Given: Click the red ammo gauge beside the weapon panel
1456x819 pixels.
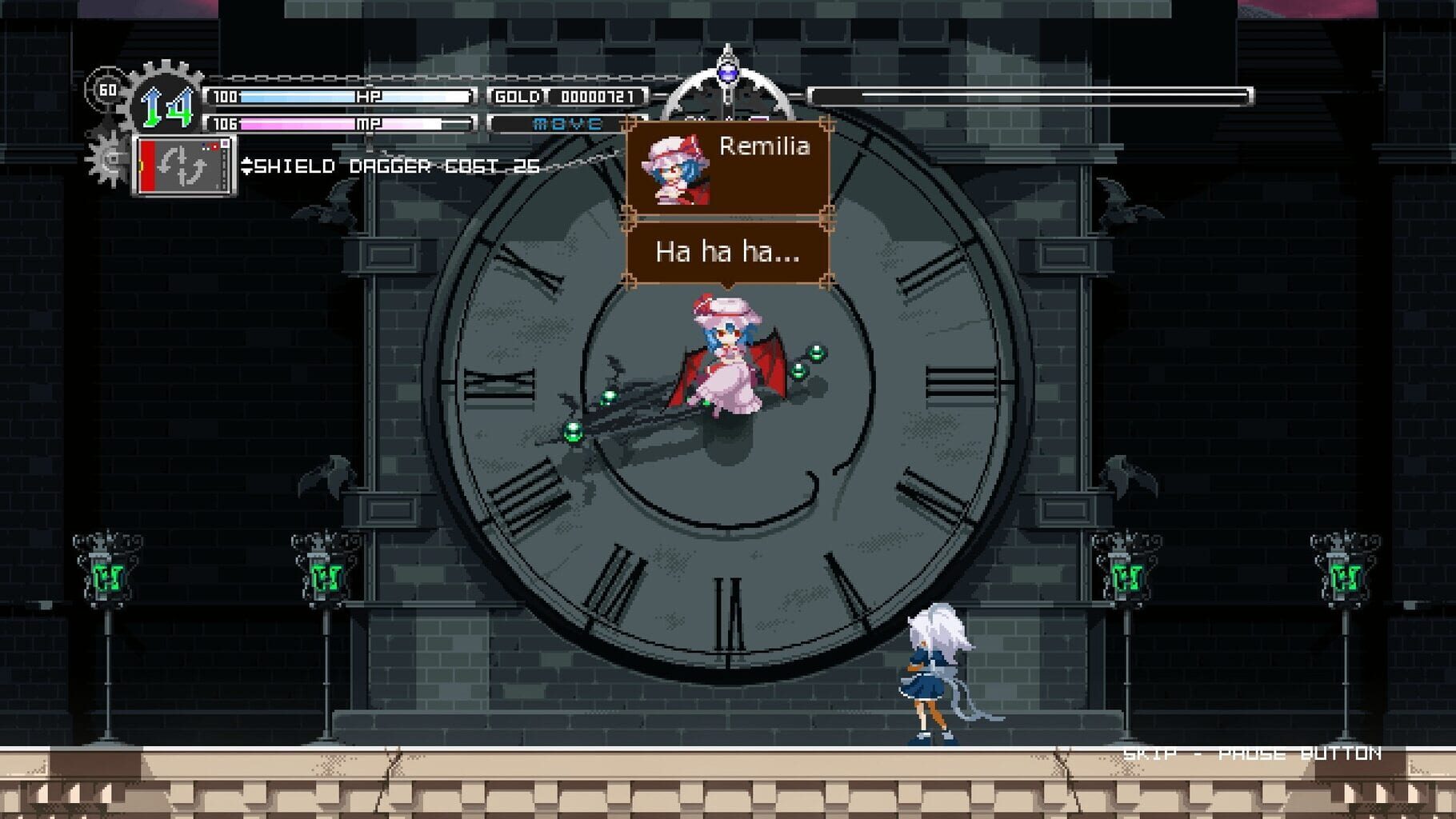Looking at the screenshot, I should [146, 164].
